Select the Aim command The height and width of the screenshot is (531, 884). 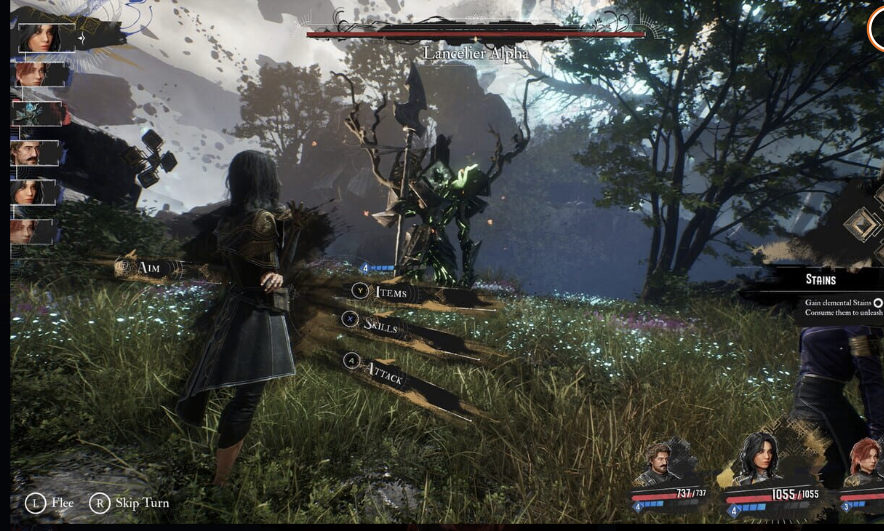(148, 268)
